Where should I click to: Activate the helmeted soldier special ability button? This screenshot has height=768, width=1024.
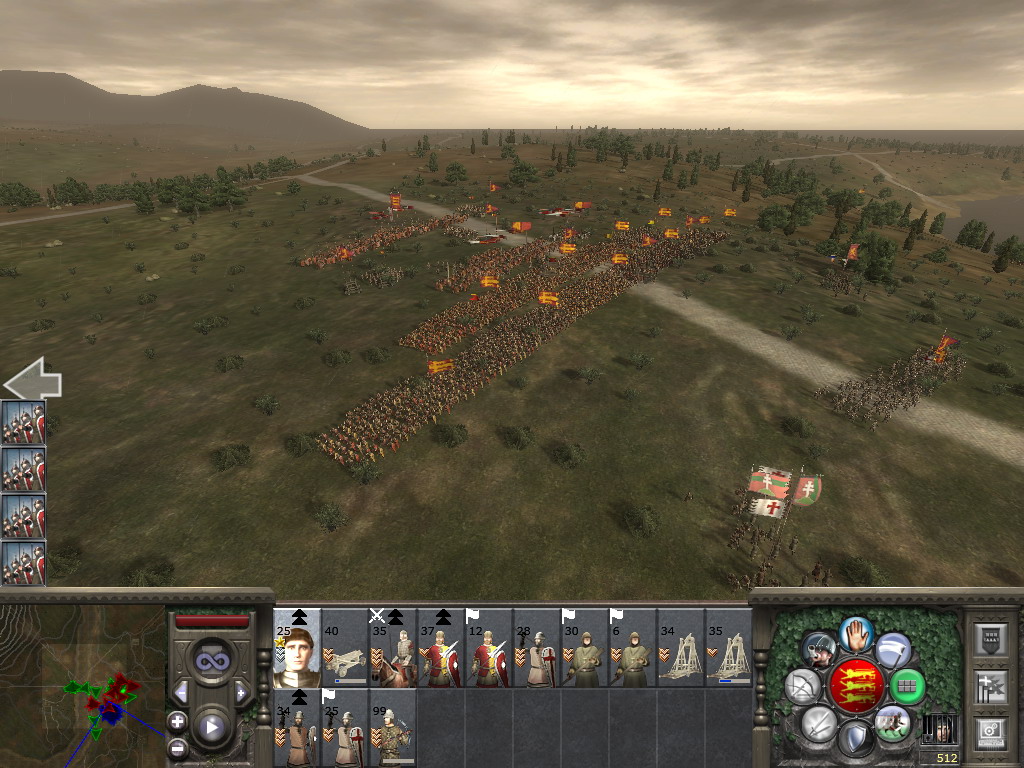click(819, 650)
